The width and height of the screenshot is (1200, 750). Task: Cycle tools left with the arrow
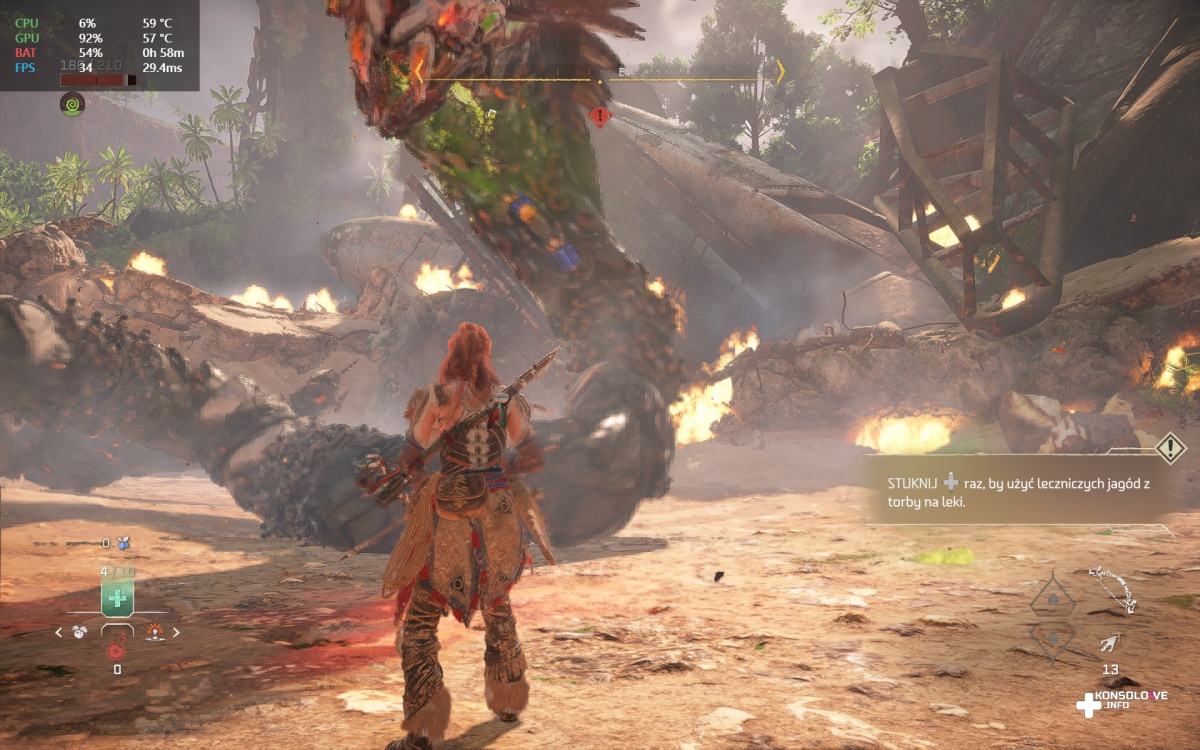click(x=59, y=632)
